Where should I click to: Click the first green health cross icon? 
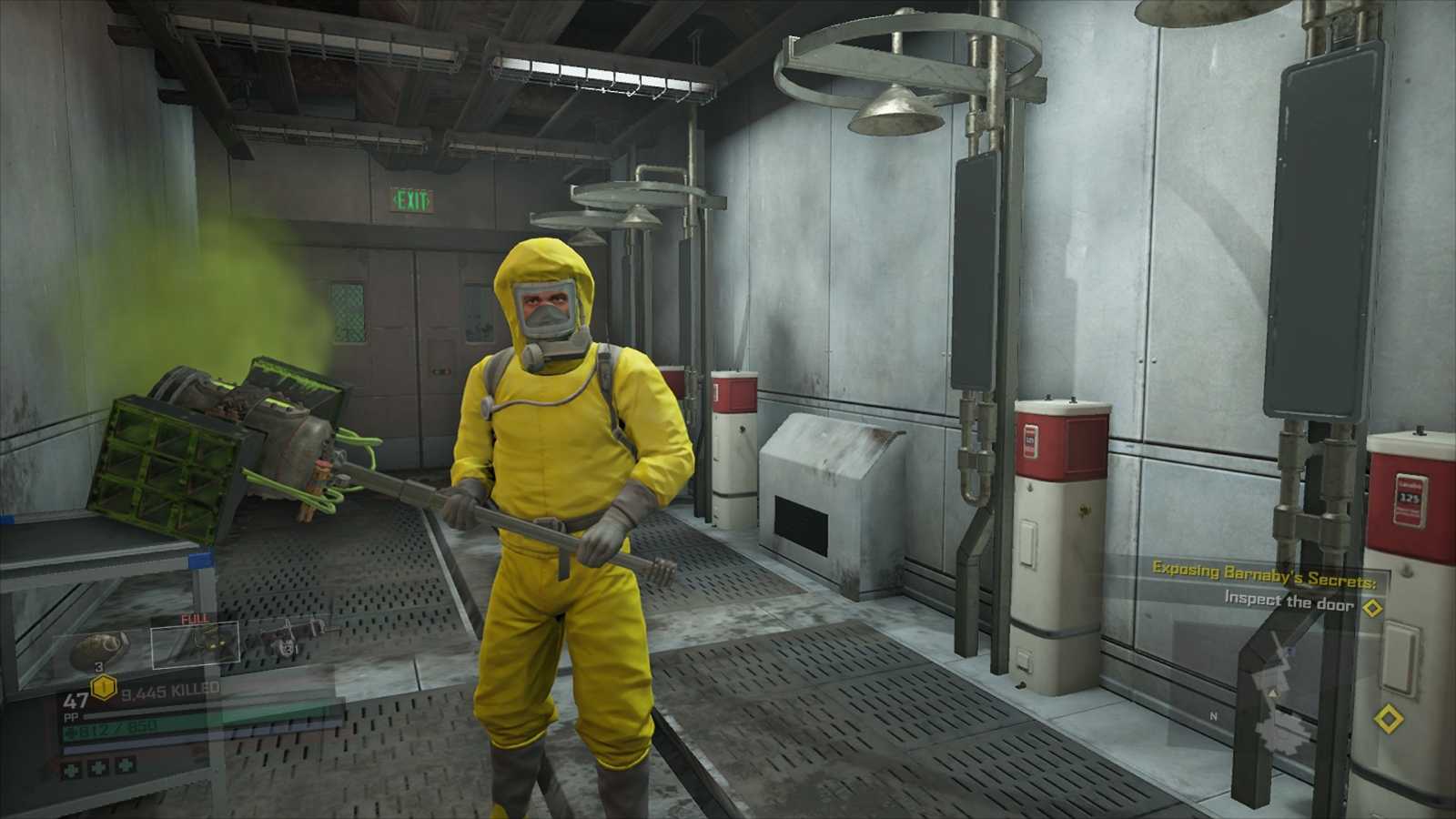[x=72, y=768]
